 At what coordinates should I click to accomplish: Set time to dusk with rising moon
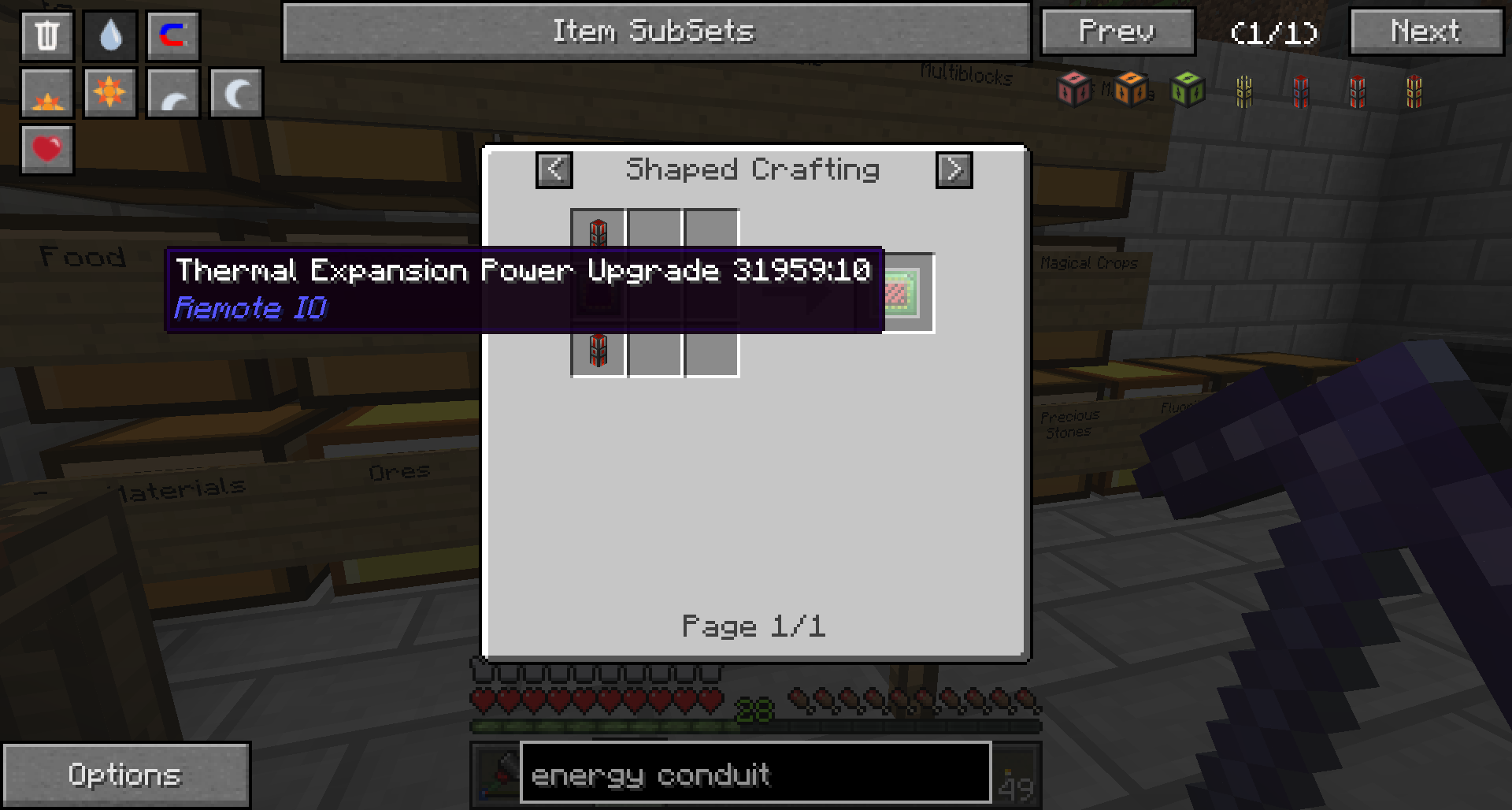coord(173,94)
